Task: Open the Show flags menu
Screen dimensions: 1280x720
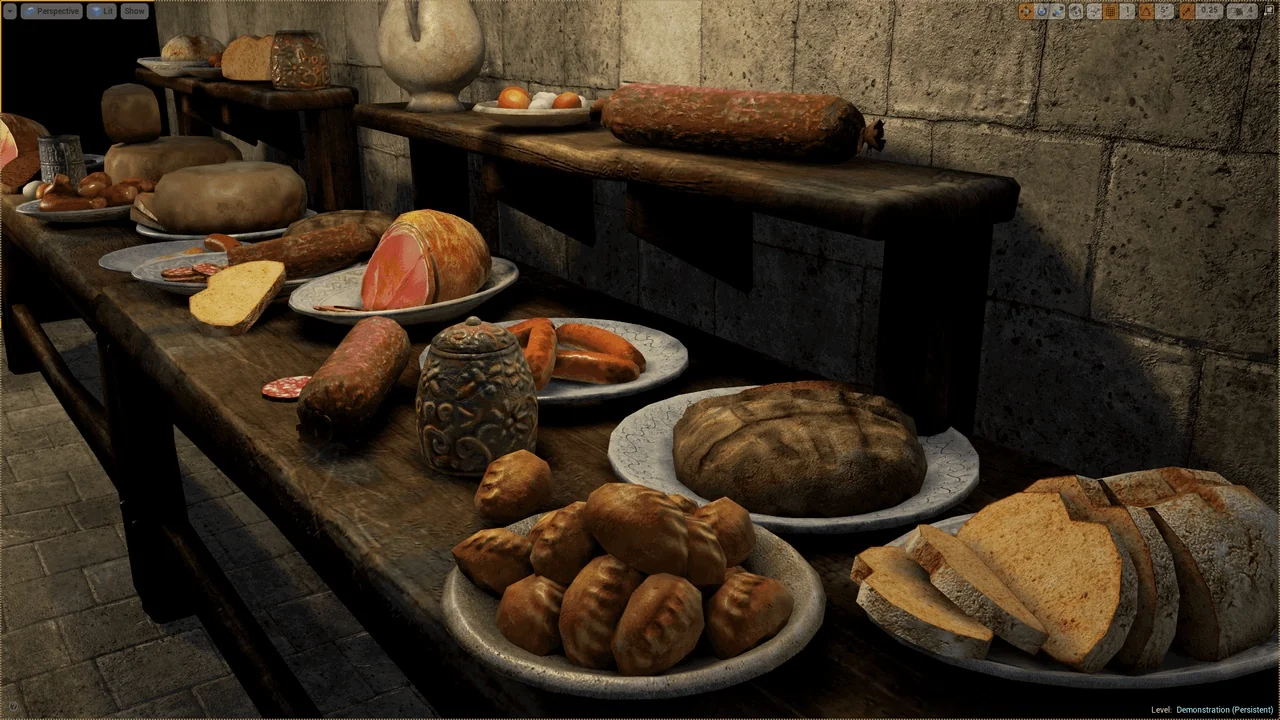Action: click(134, 11)
